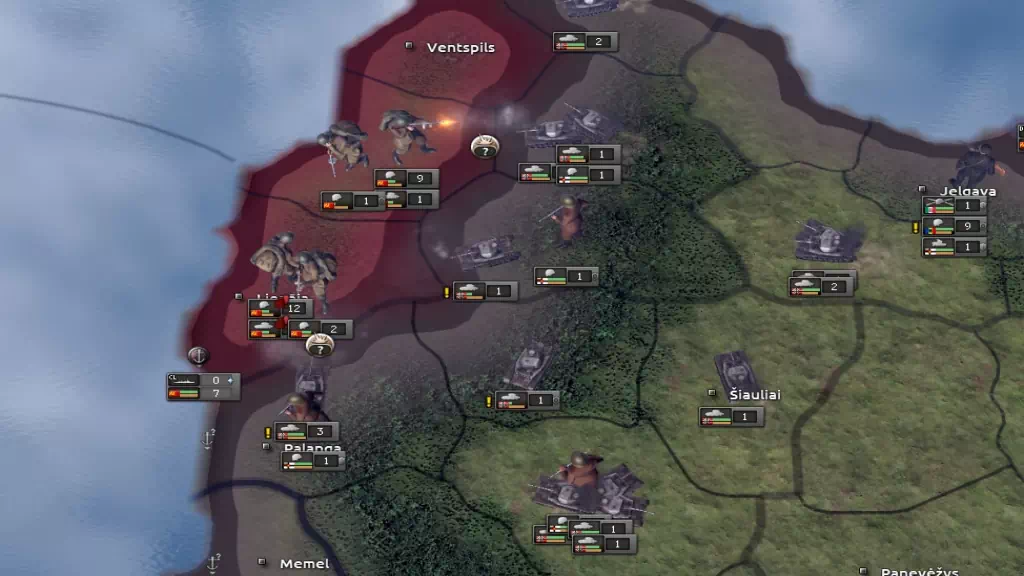
Task: Open the battle bubble beside the Ventspils 9-stack
Action: 484,147
